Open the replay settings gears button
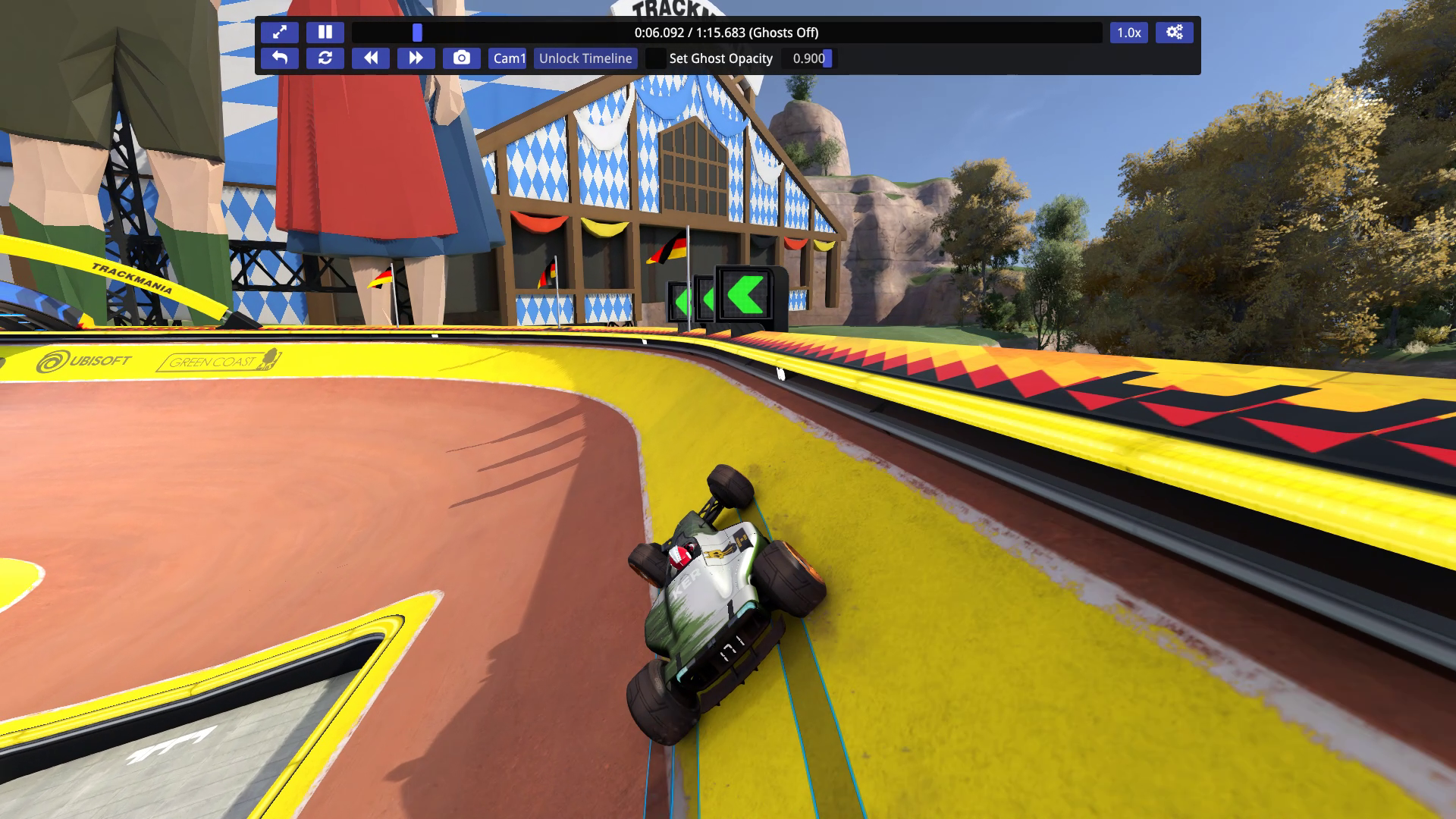The image size is (1456, 819). point(1174,33)
